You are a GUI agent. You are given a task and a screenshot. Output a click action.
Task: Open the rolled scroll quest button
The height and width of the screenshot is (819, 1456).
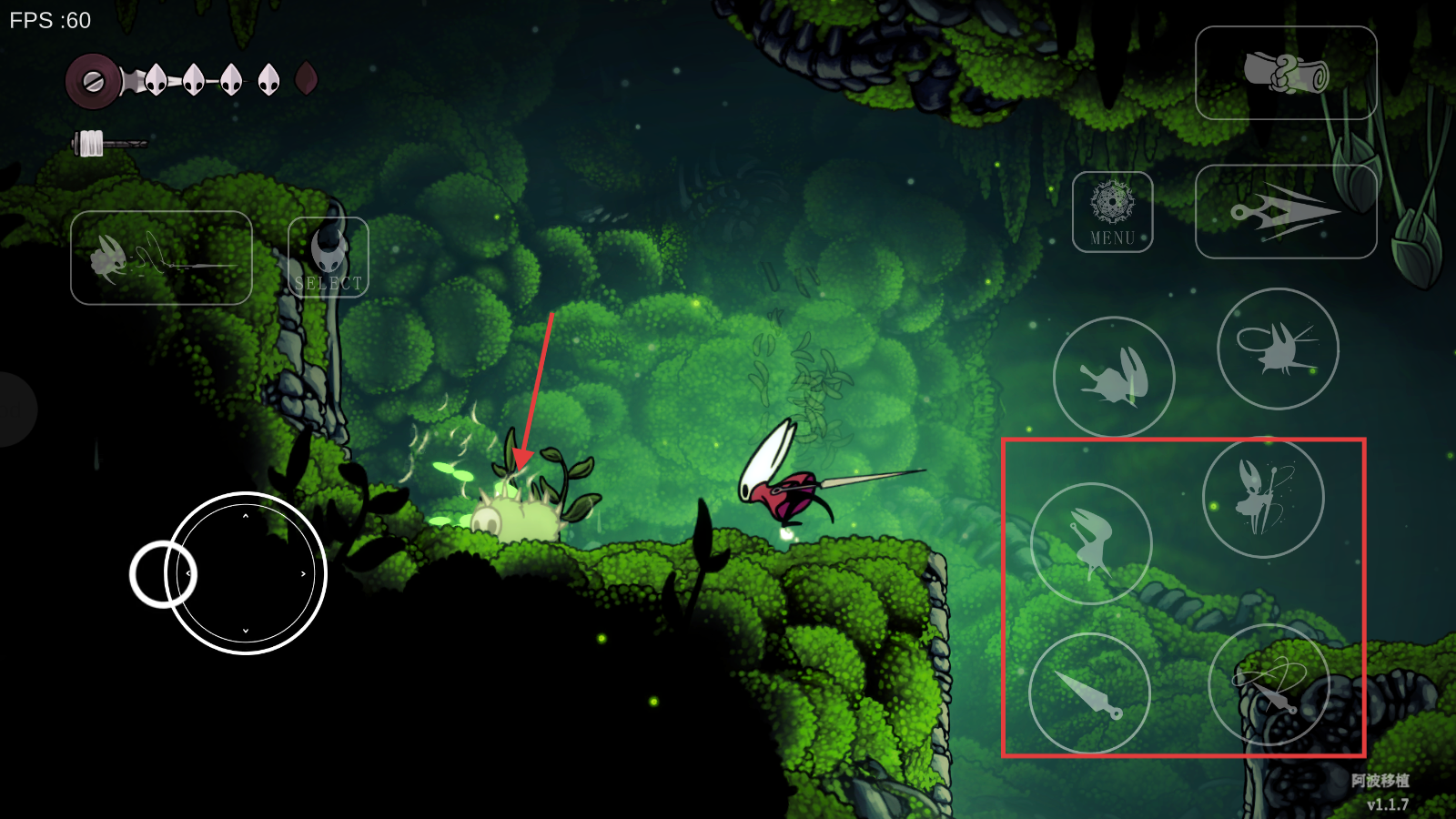point(1285,73)
